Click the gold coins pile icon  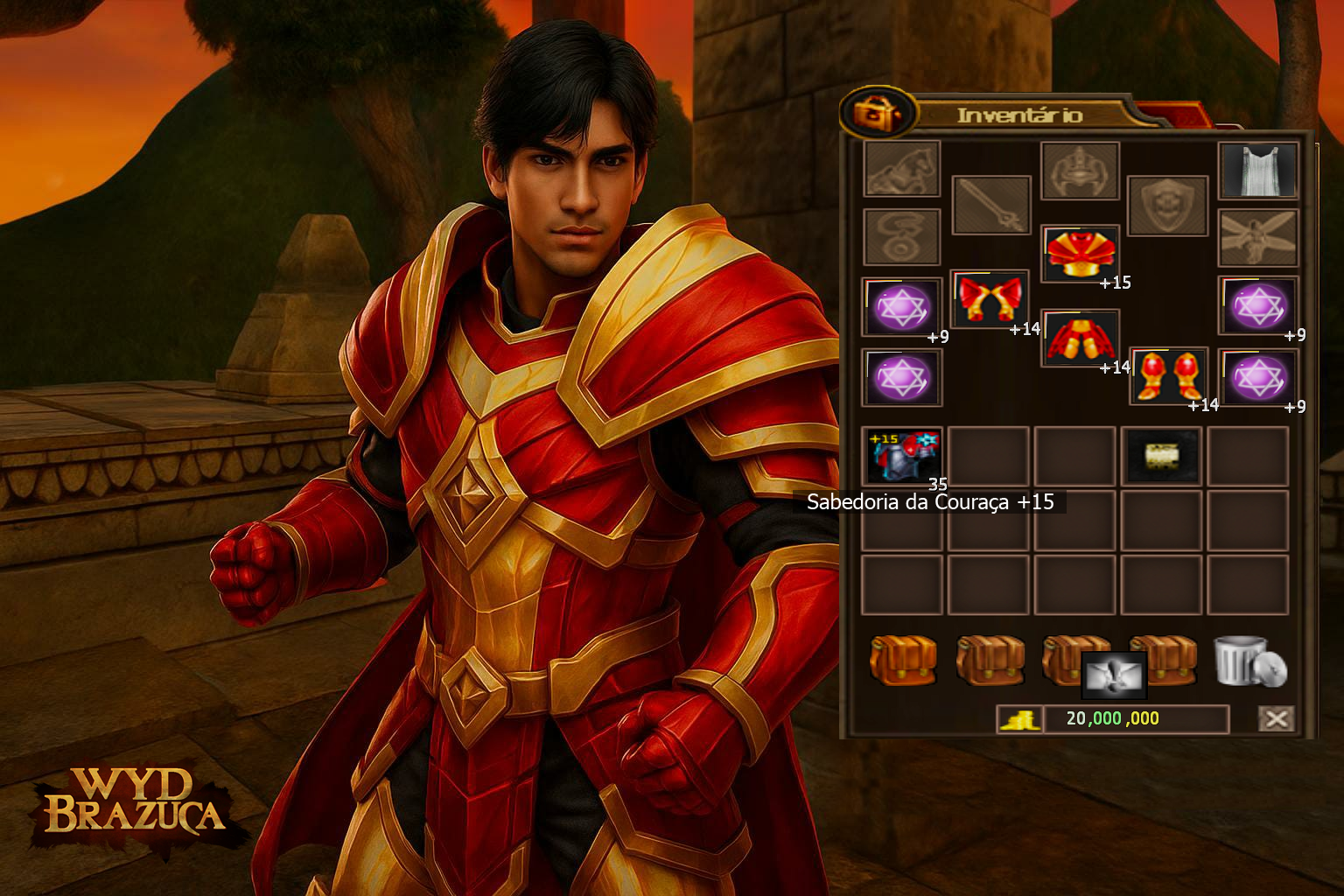pos(1019,719)
